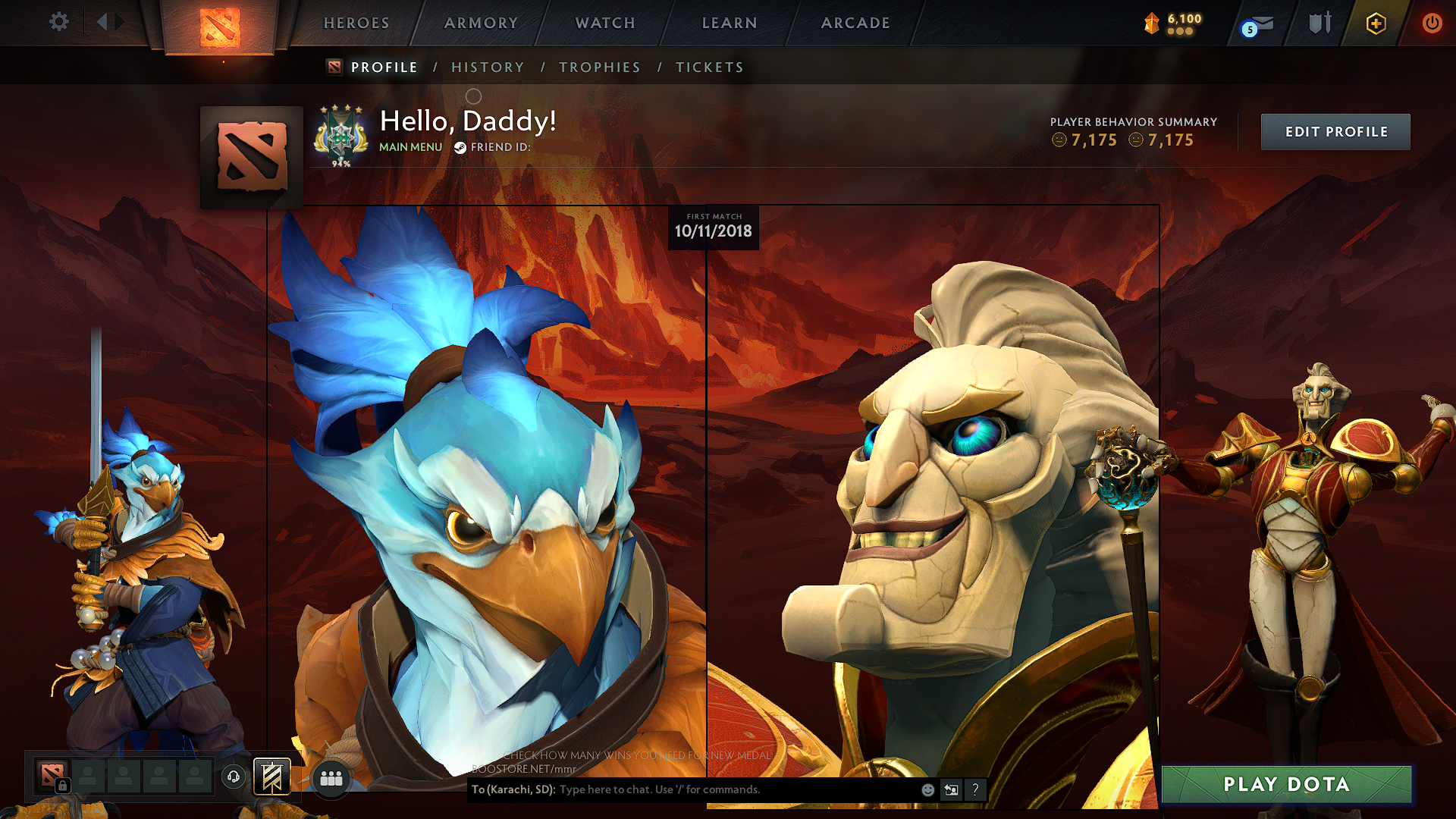
Task: Click the question mark chat help icon
Action: click(x=975, y=789)
